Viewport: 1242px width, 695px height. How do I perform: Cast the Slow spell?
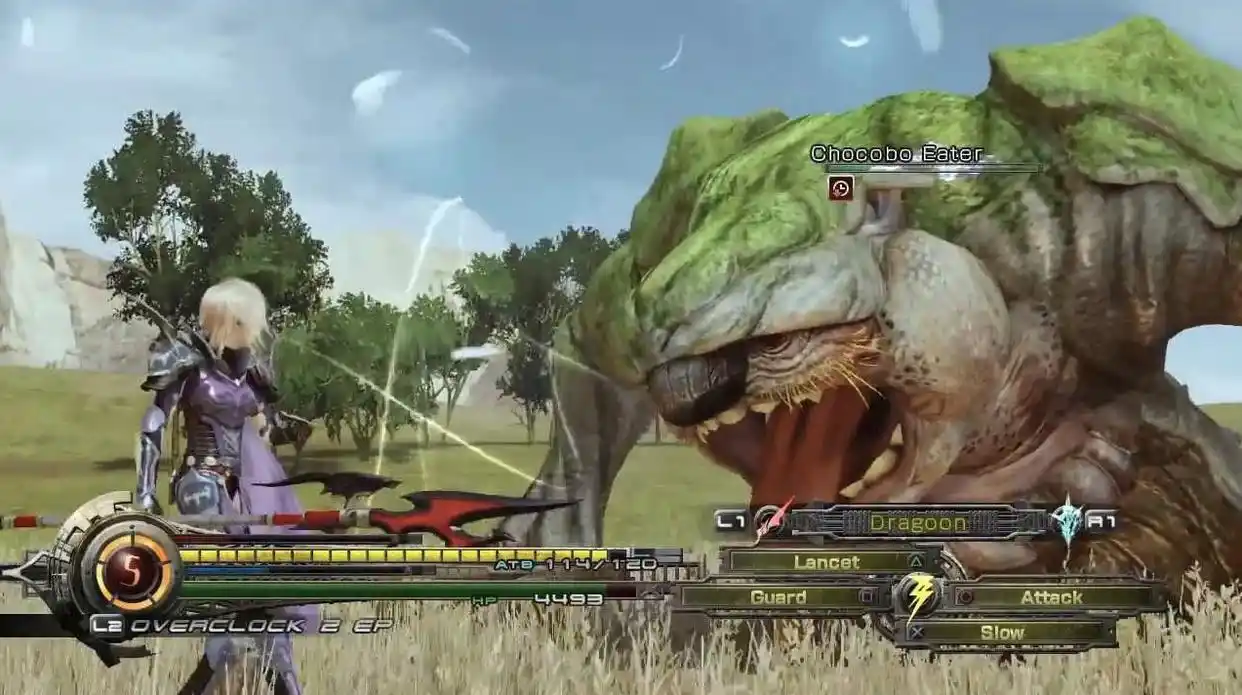(x=1002, y=632)
